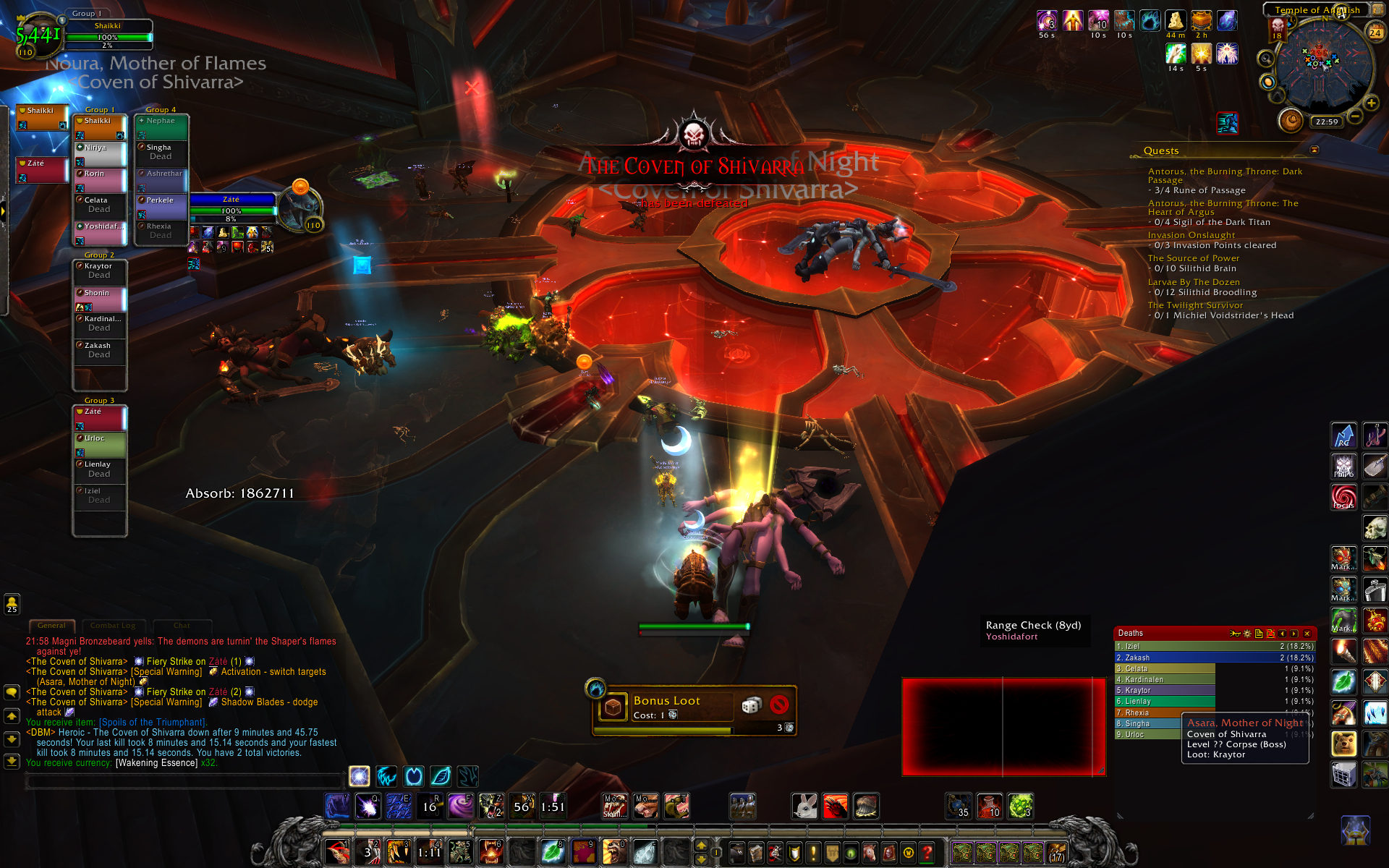Screen dimensions: 1389x868
Task: Open the General chat tab
Action: coord(51,626)
